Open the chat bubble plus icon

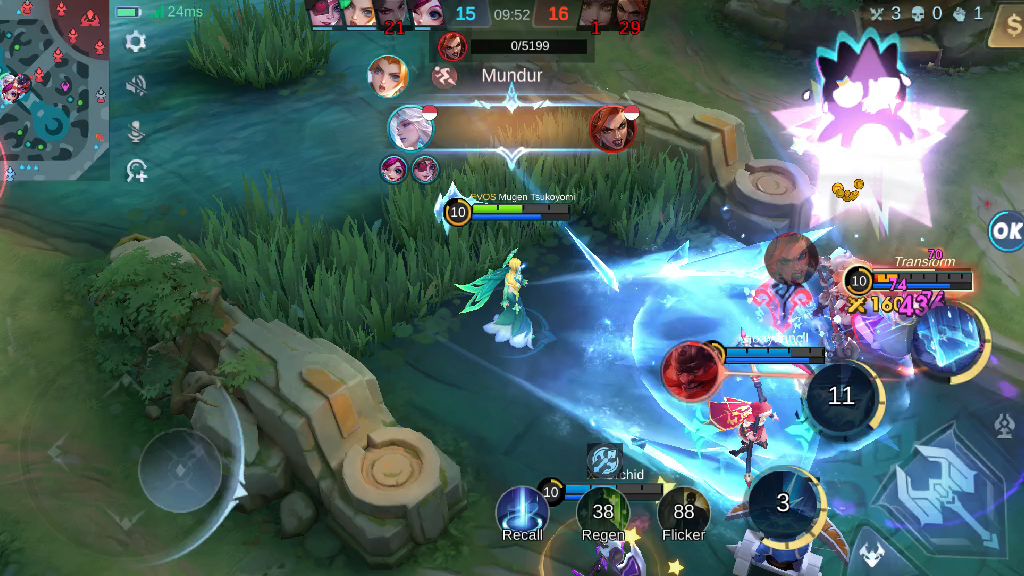pos(136,173)
